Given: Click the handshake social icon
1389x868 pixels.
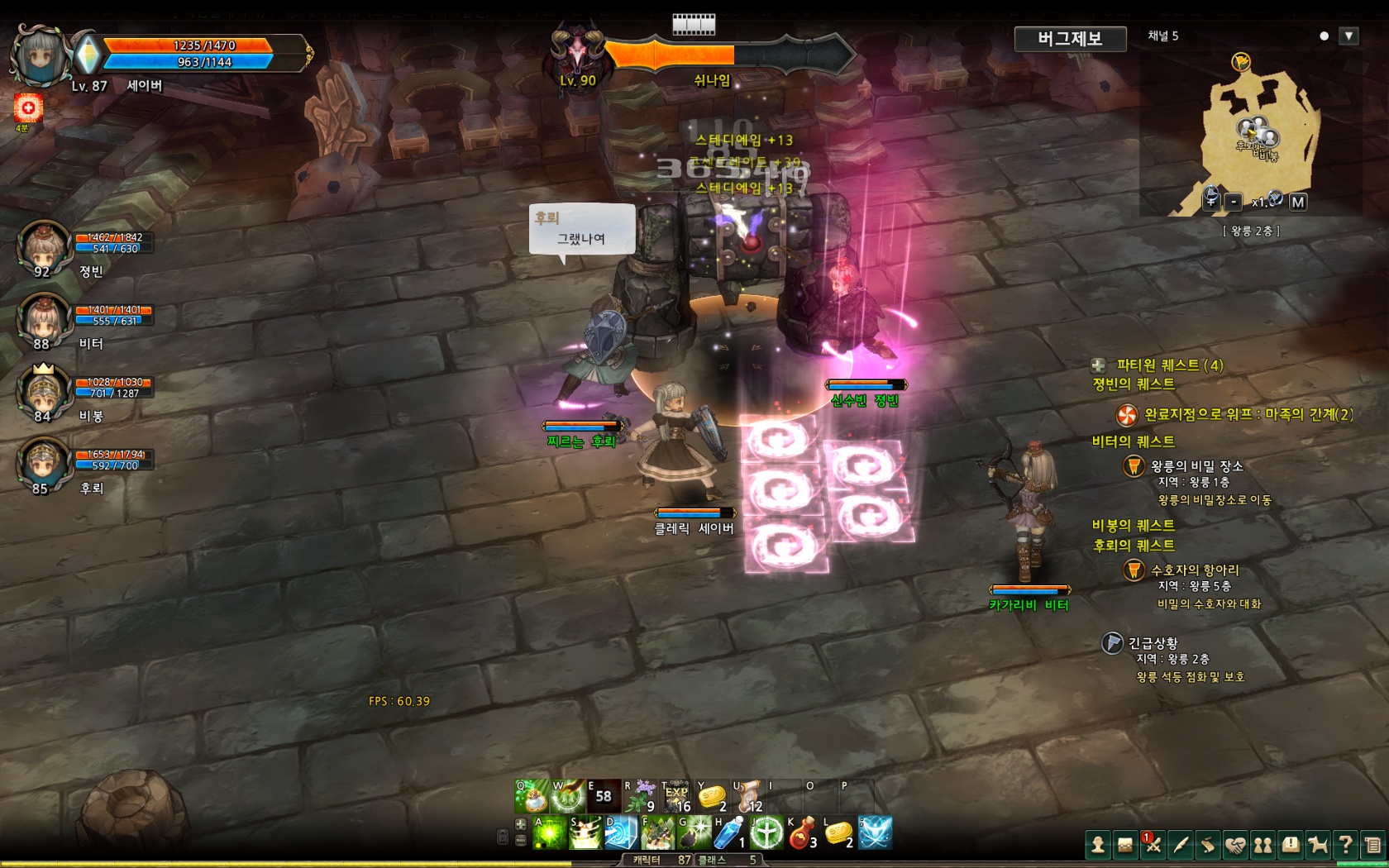Looking at the screenshot, I should (1236, 845).
